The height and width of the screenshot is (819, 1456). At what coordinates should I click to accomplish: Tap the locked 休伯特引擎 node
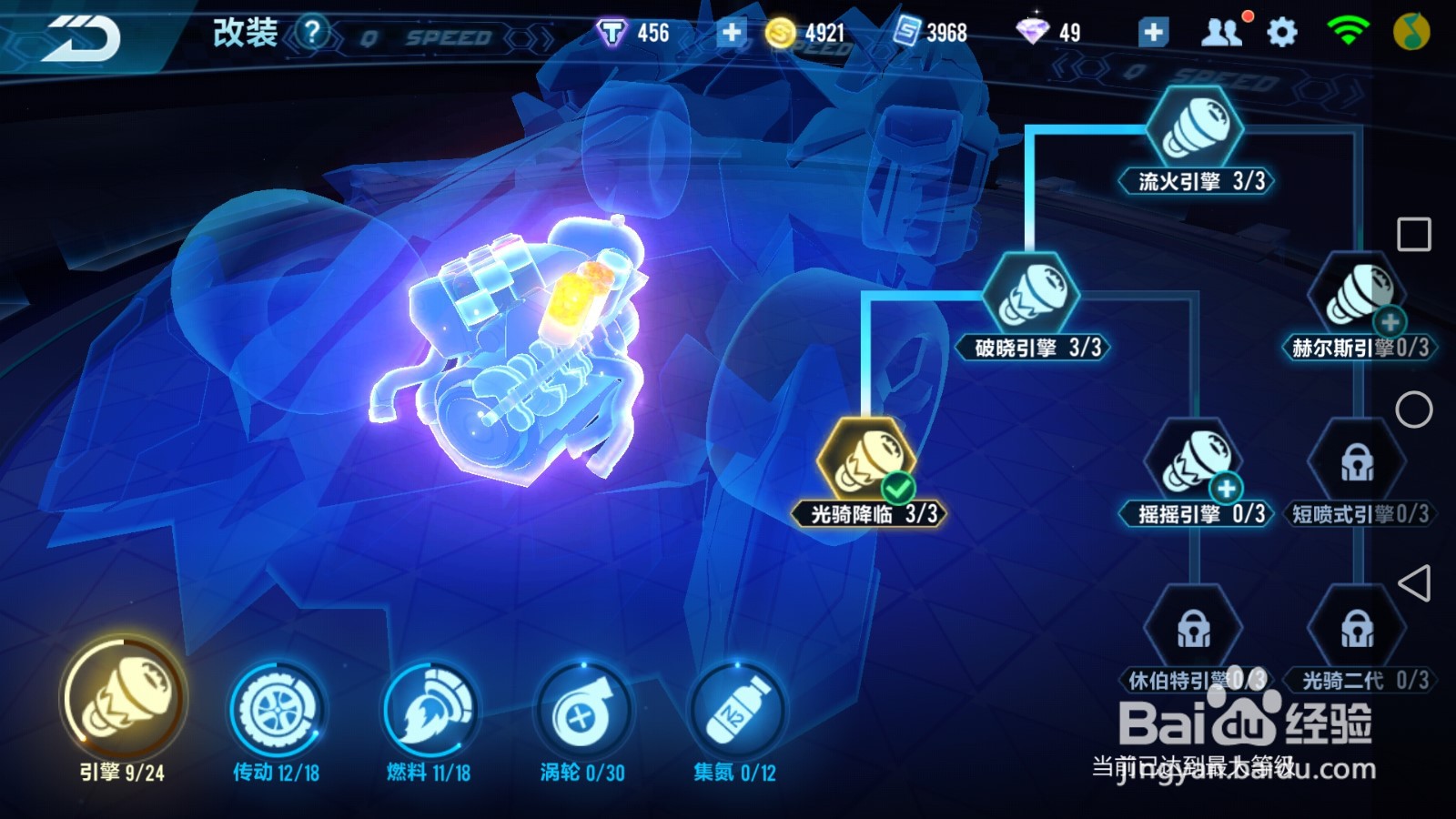click(x=1197, y=628)
